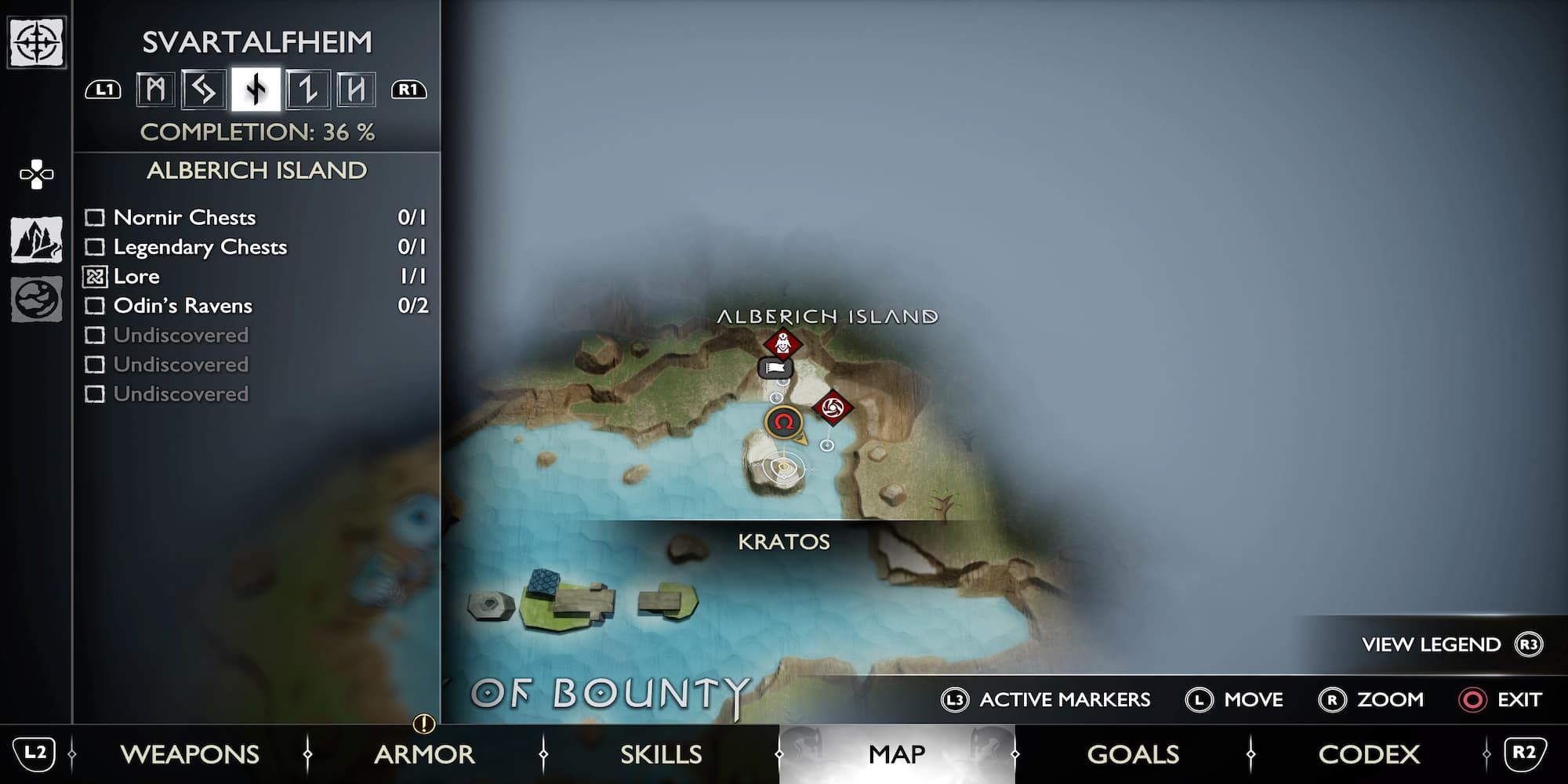Click R1 to switch to next realm rune
The height and width of the screenshot is (784, 1568).
point(408,90)
